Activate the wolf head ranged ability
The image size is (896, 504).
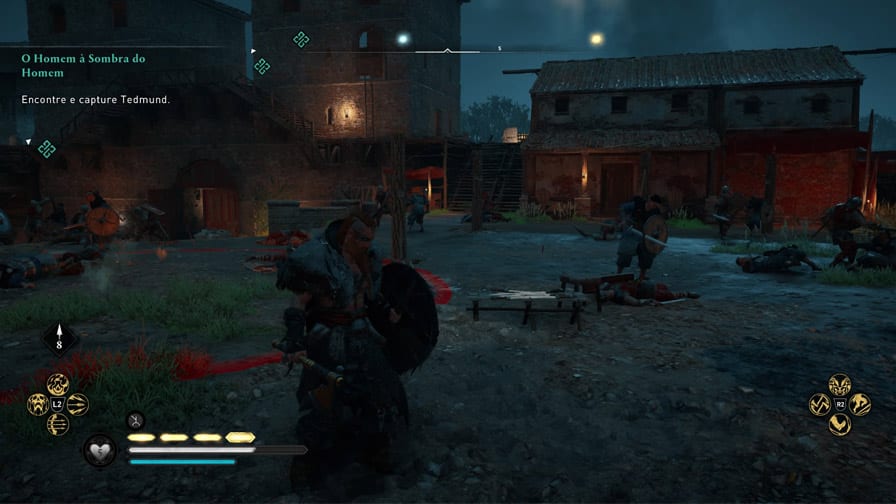click(x=38, y=404)
